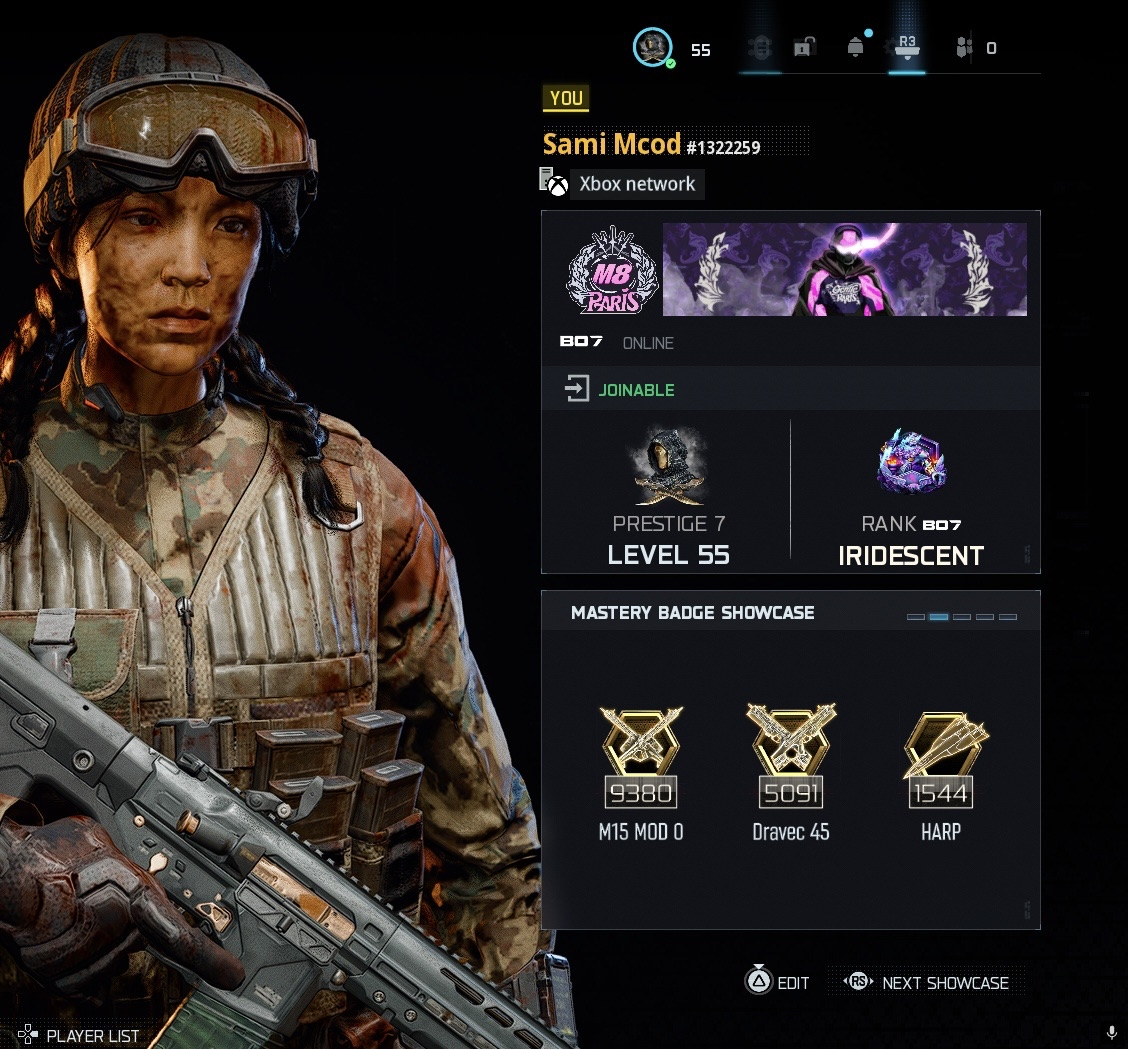
Task: Open the friends party count icon
Action: (964, 48)
